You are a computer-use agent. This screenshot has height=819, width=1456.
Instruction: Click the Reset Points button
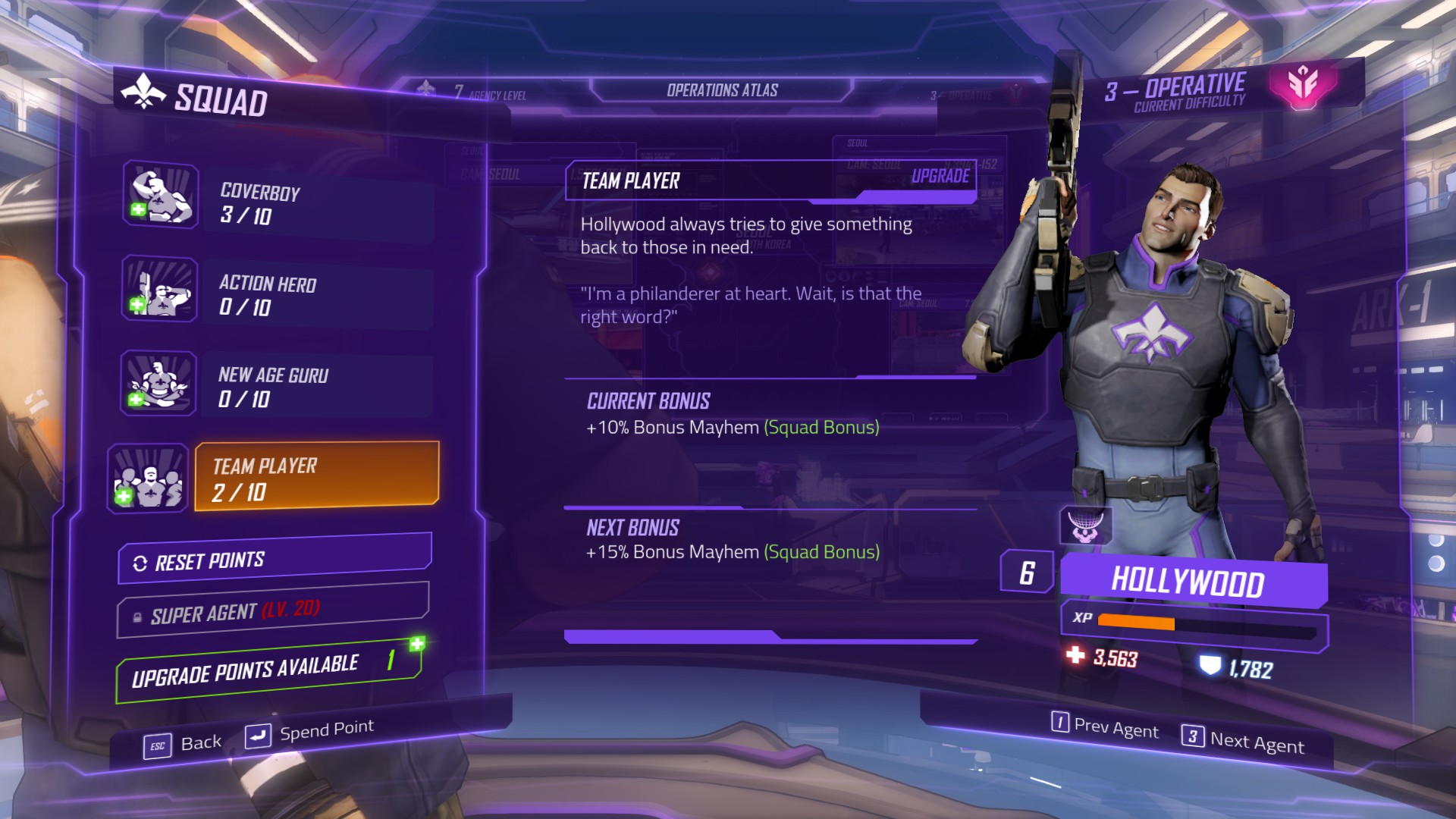[275, 560]
